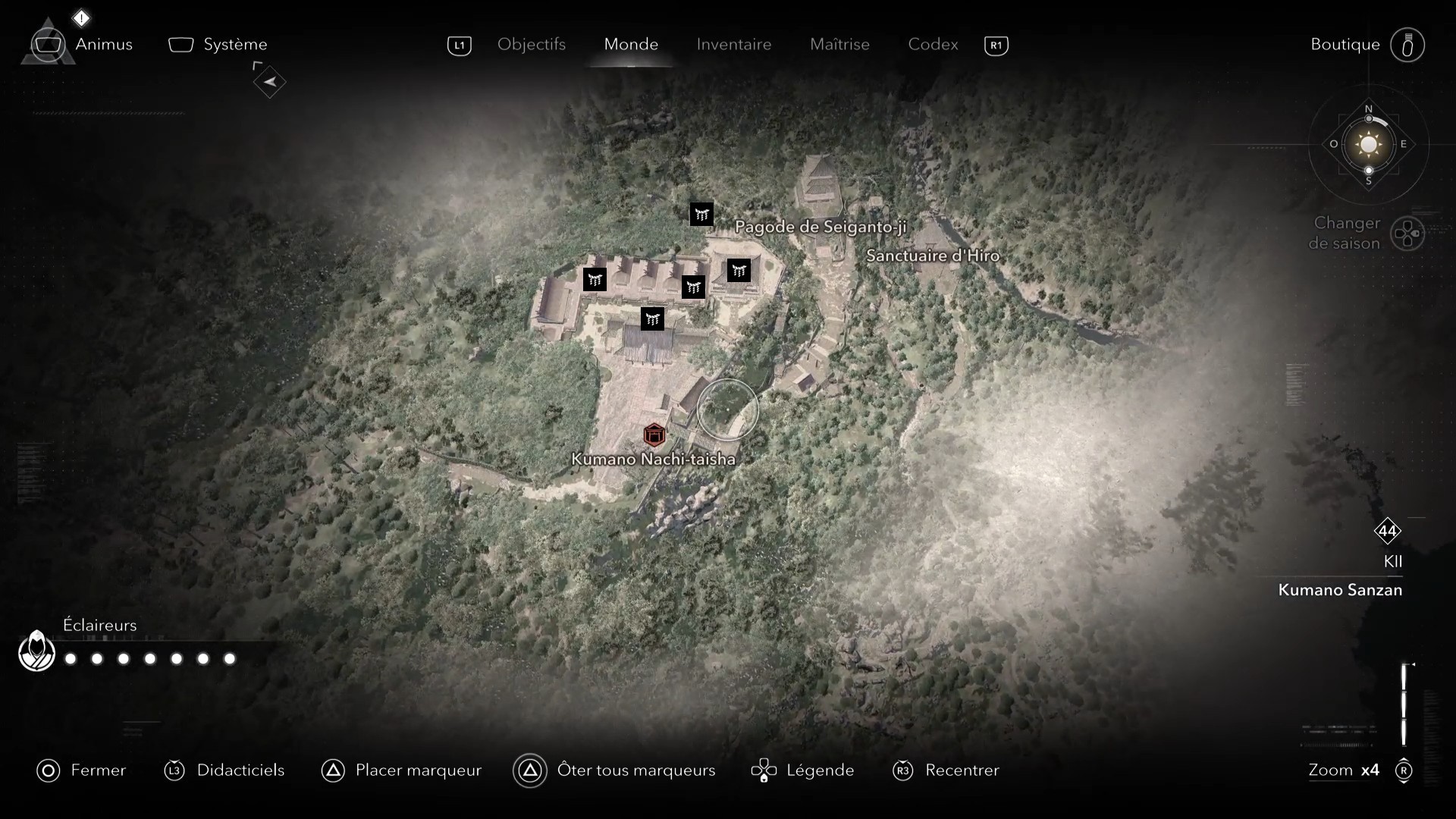This screenshot has width=1456, height=819.
Task: Switch to the Codex tab
Action: point(932,45)
